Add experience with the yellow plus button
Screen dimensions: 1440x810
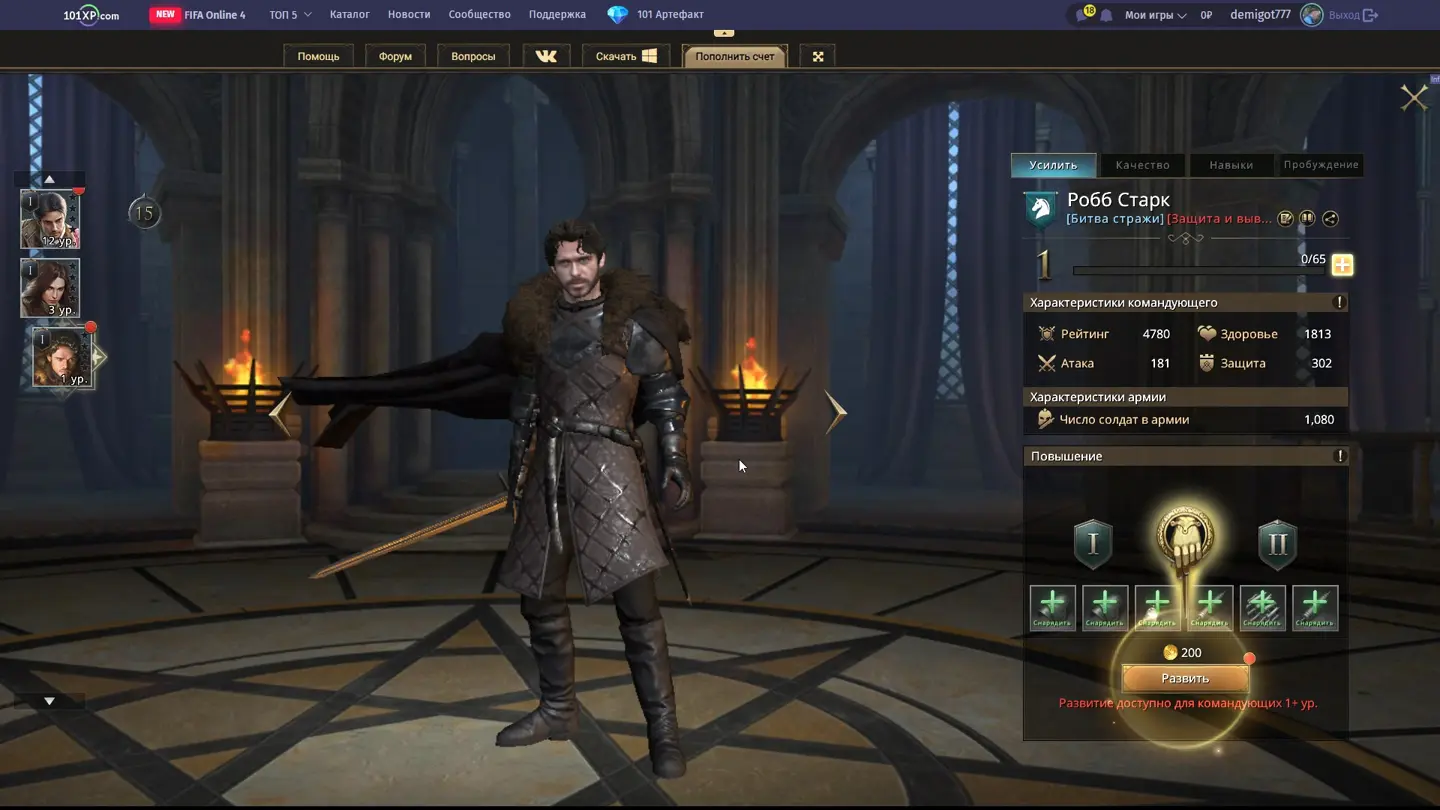[x=1342, y=264]
